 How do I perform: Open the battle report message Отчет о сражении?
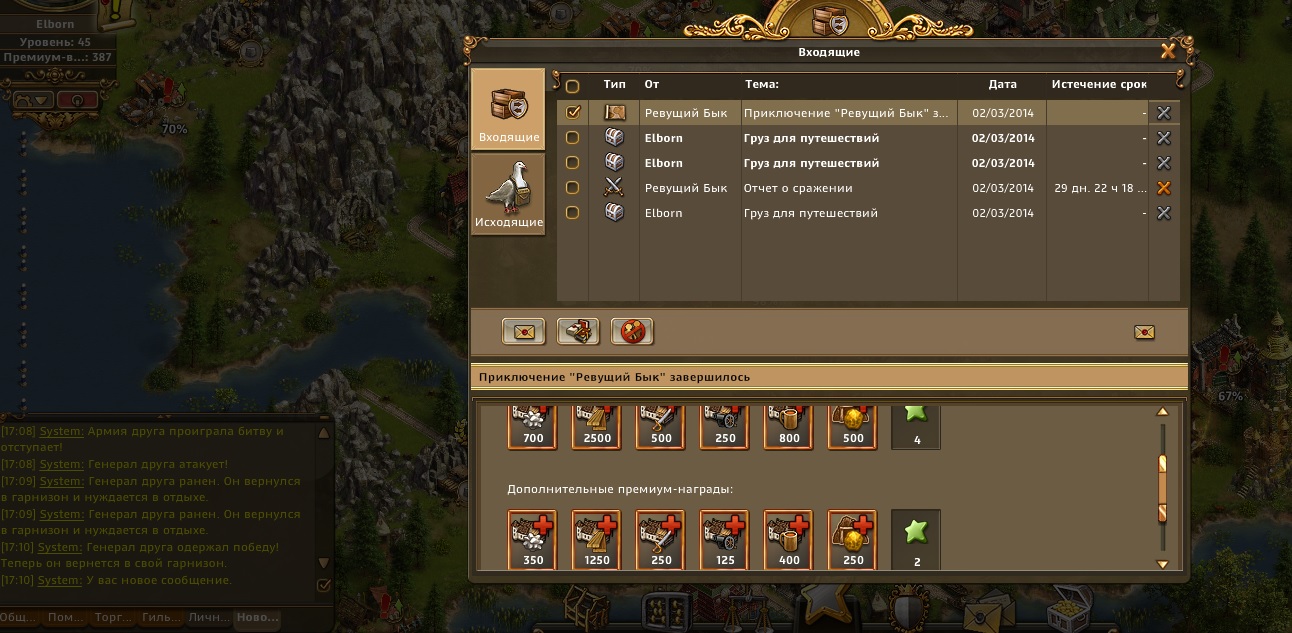798,188
